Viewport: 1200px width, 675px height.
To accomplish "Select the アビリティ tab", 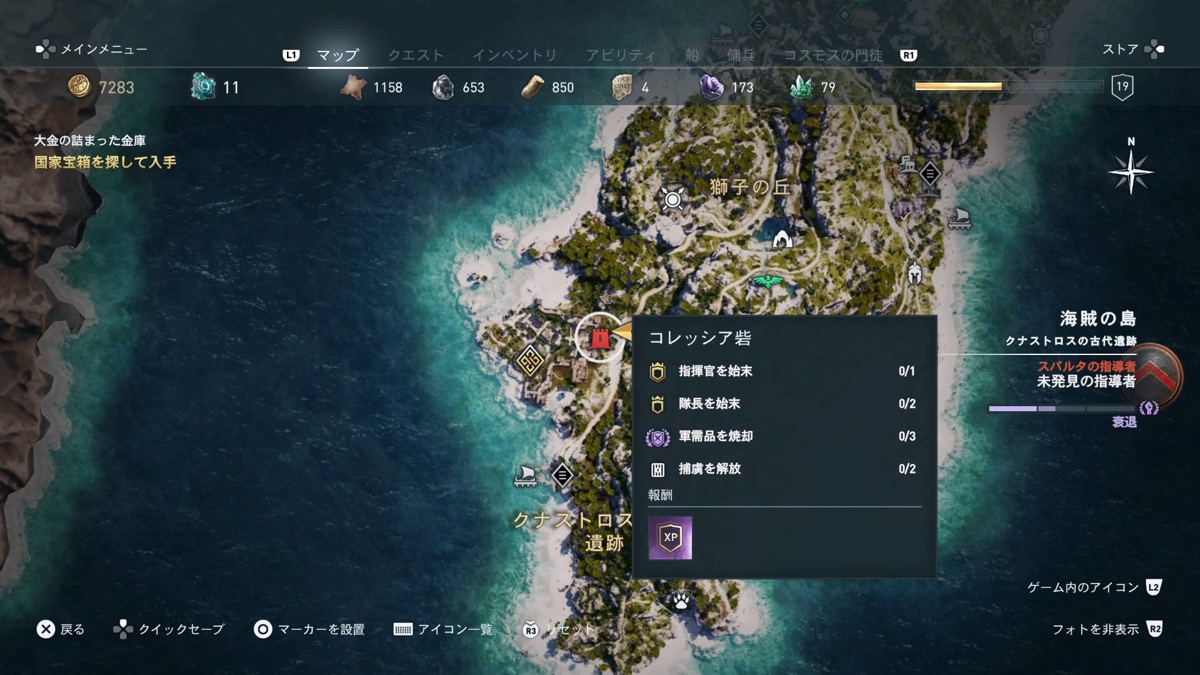I will click(621, 55).
